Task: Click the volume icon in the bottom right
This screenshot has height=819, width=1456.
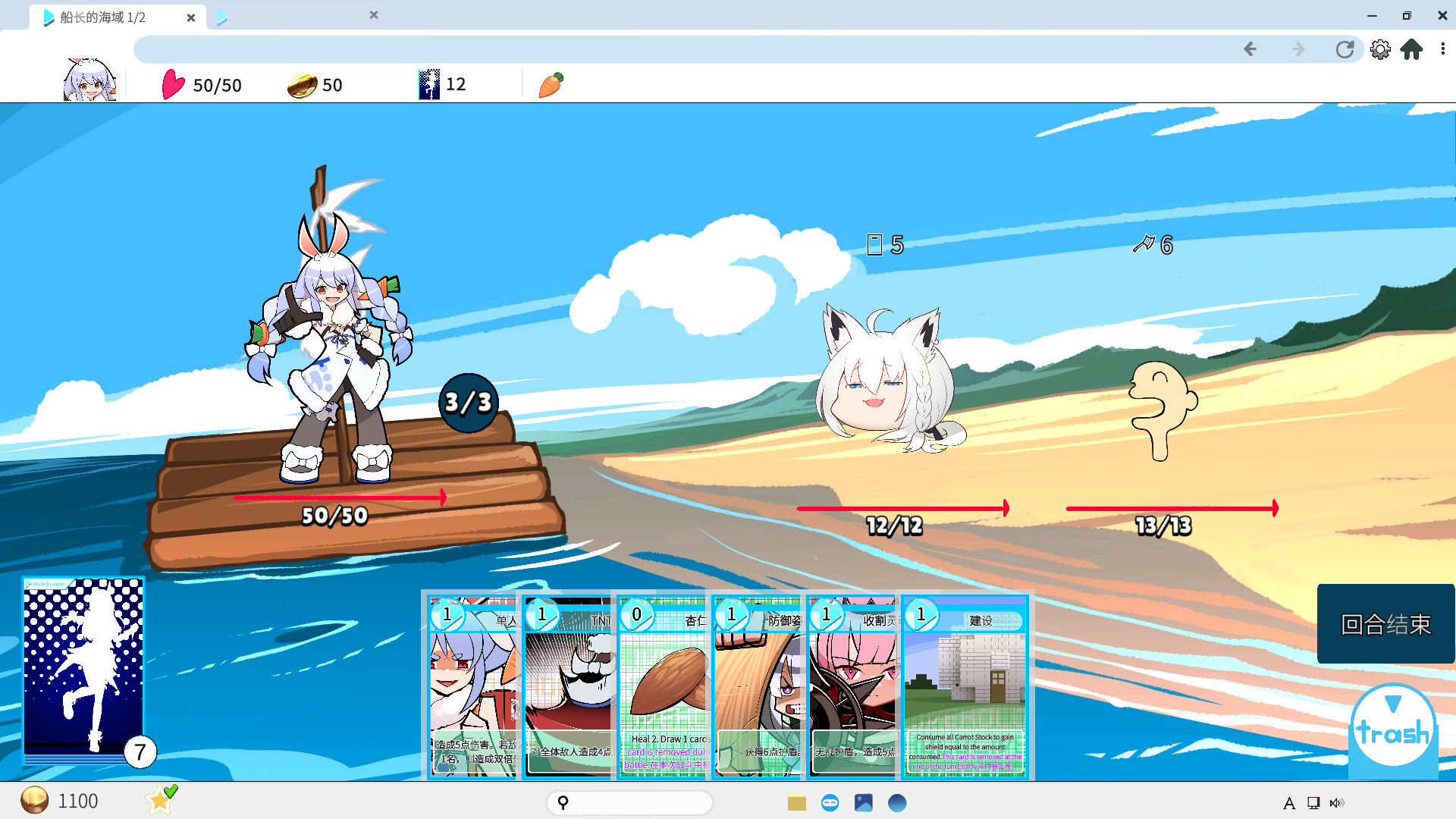Action: pos(1338,802)
